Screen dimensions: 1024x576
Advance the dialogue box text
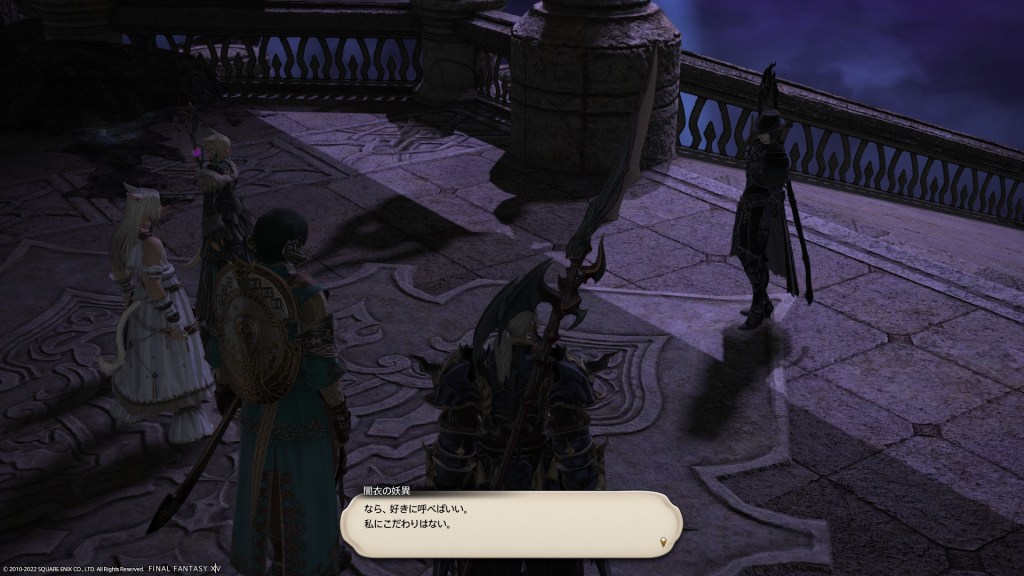click(x=510, y=523)
